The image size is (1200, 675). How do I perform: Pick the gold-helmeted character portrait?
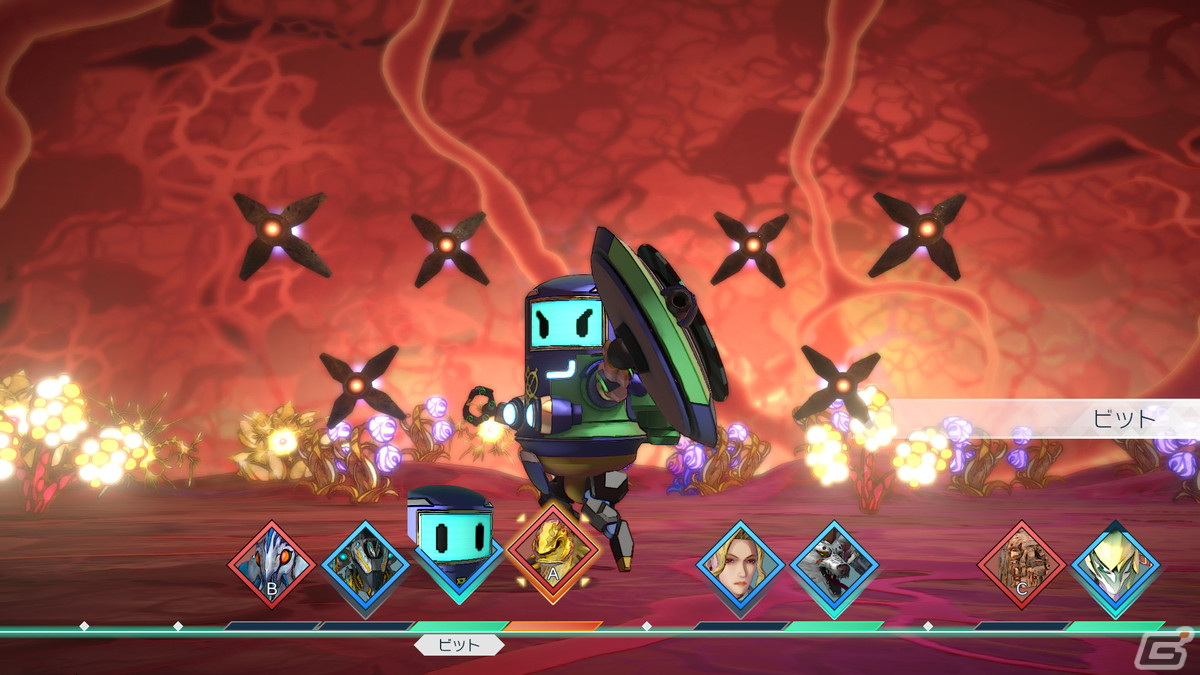pos(1115,565)
